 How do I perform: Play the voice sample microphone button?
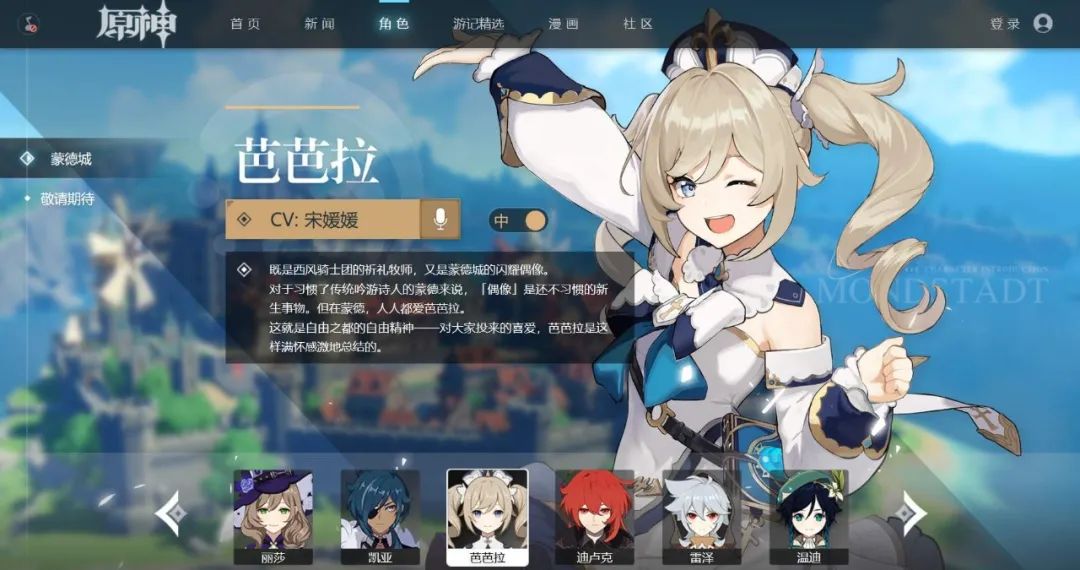(439, 219)
